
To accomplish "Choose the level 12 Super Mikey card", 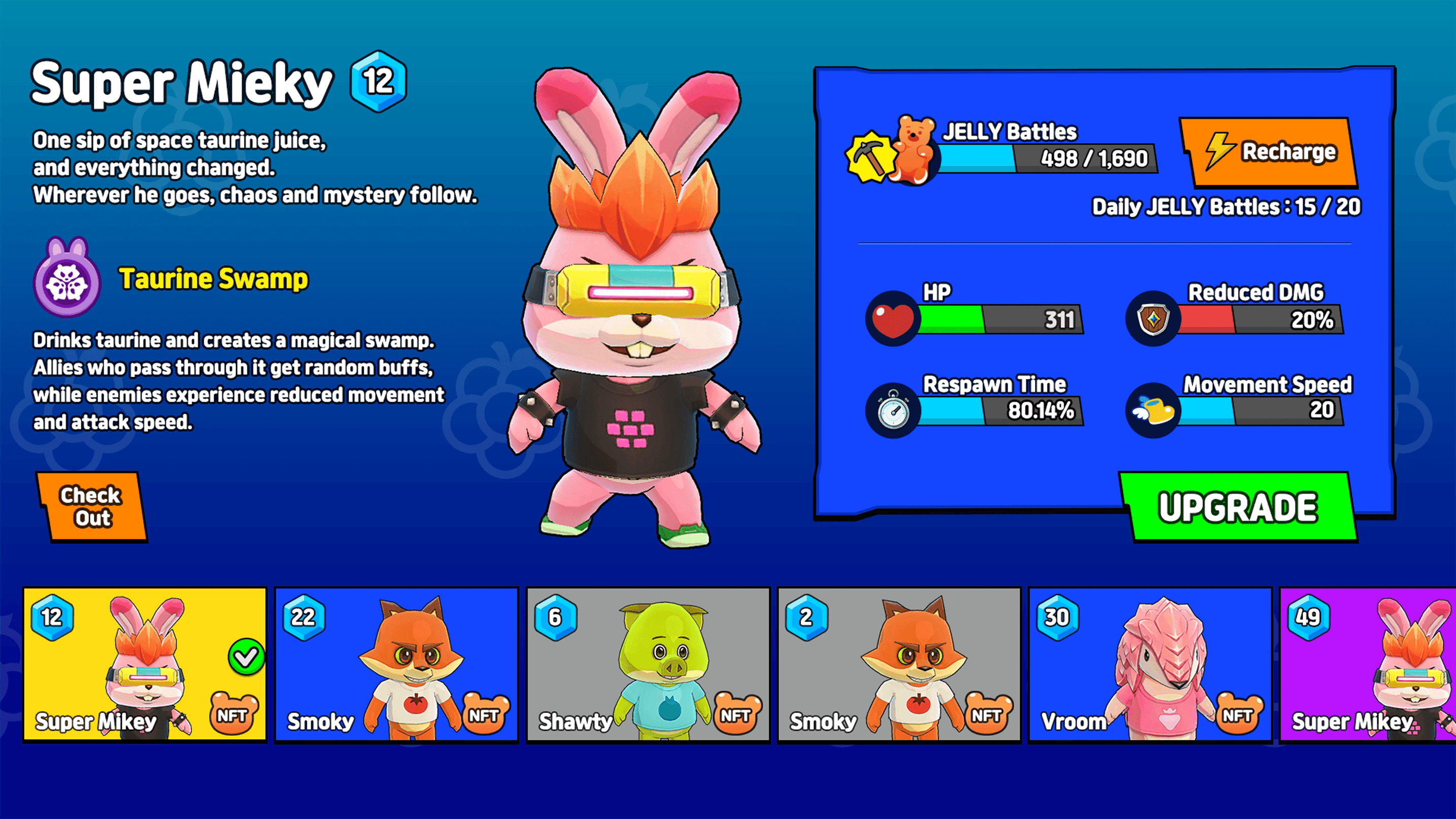I will point(145,664).
